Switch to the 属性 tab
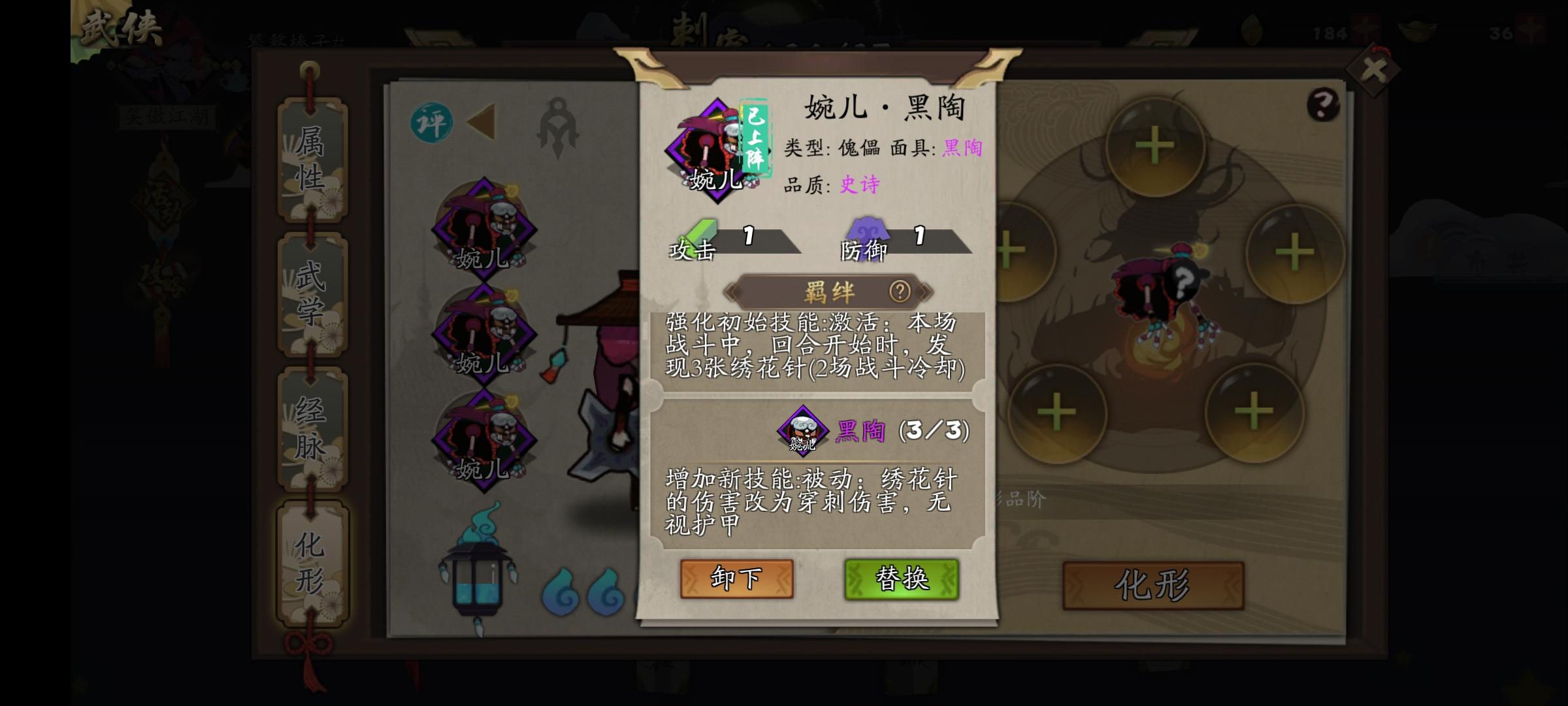 310,159
